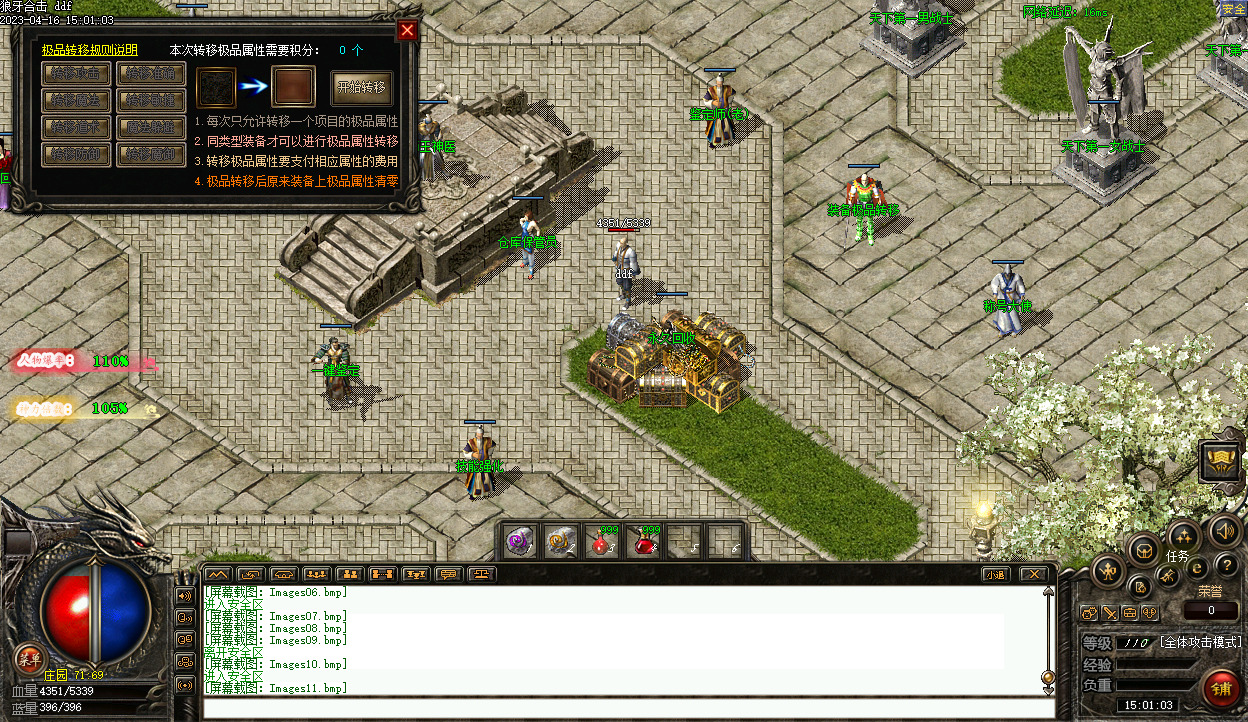Screen dimensions: 1248x722
Task: Choose the 转移防御 defense transfer button
Action: tap(76, 154)
